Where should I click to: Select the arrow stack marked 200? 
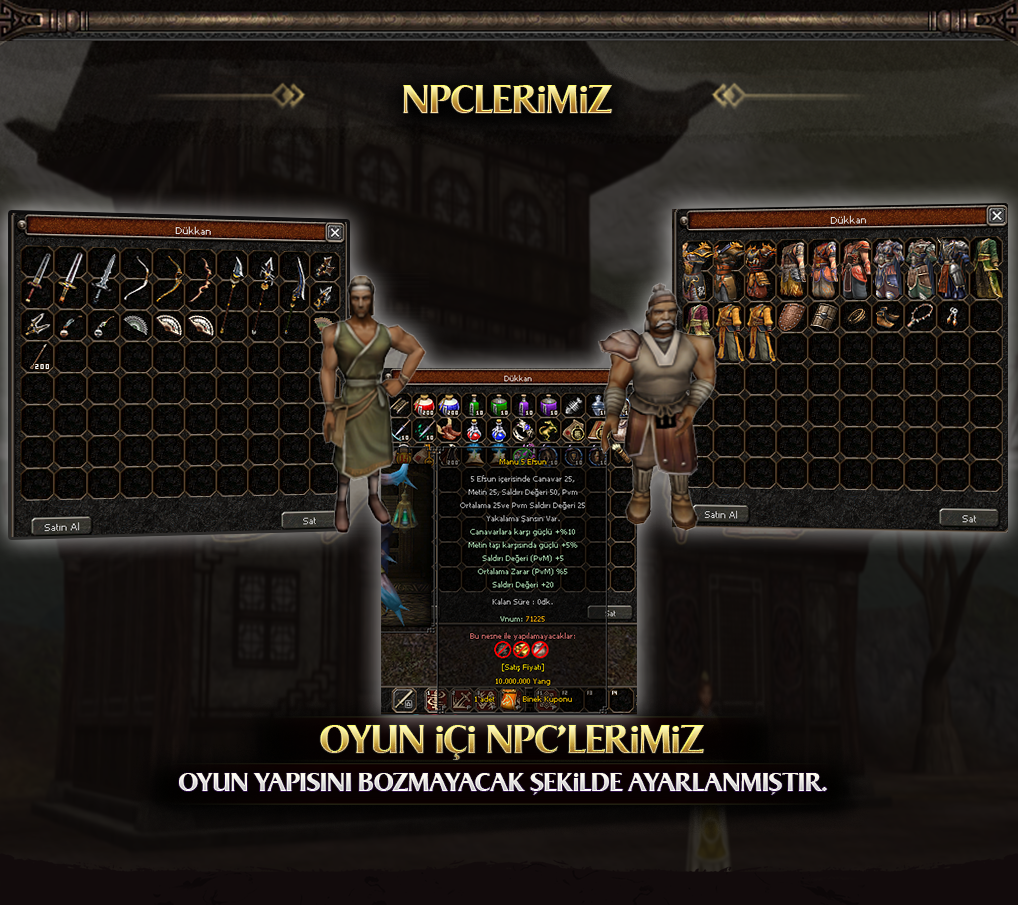[x=39, y=357]
